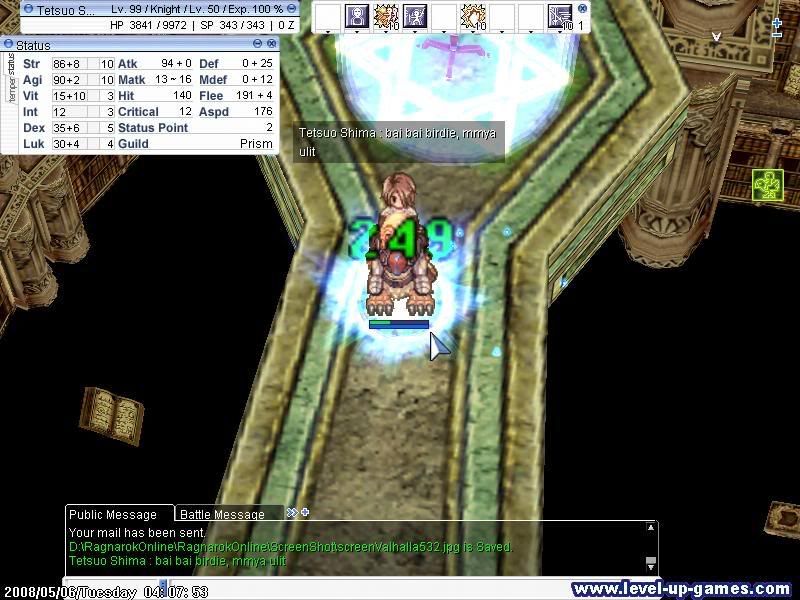Zoom out the minimap with the minus button
The height and width of the screenshot is (600, 800).
point(777,35)
